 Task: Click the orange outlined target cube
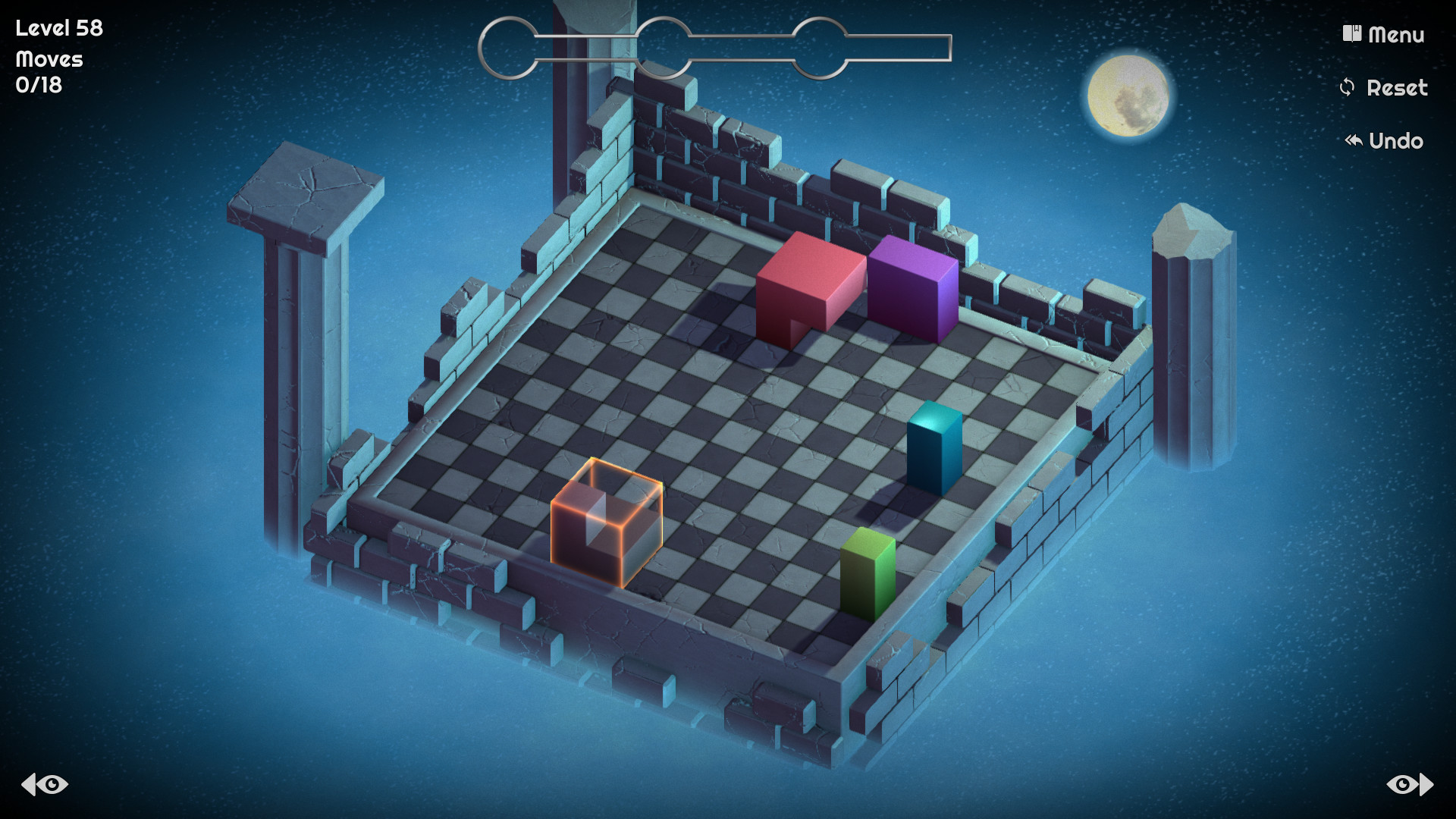click(607, 523)
